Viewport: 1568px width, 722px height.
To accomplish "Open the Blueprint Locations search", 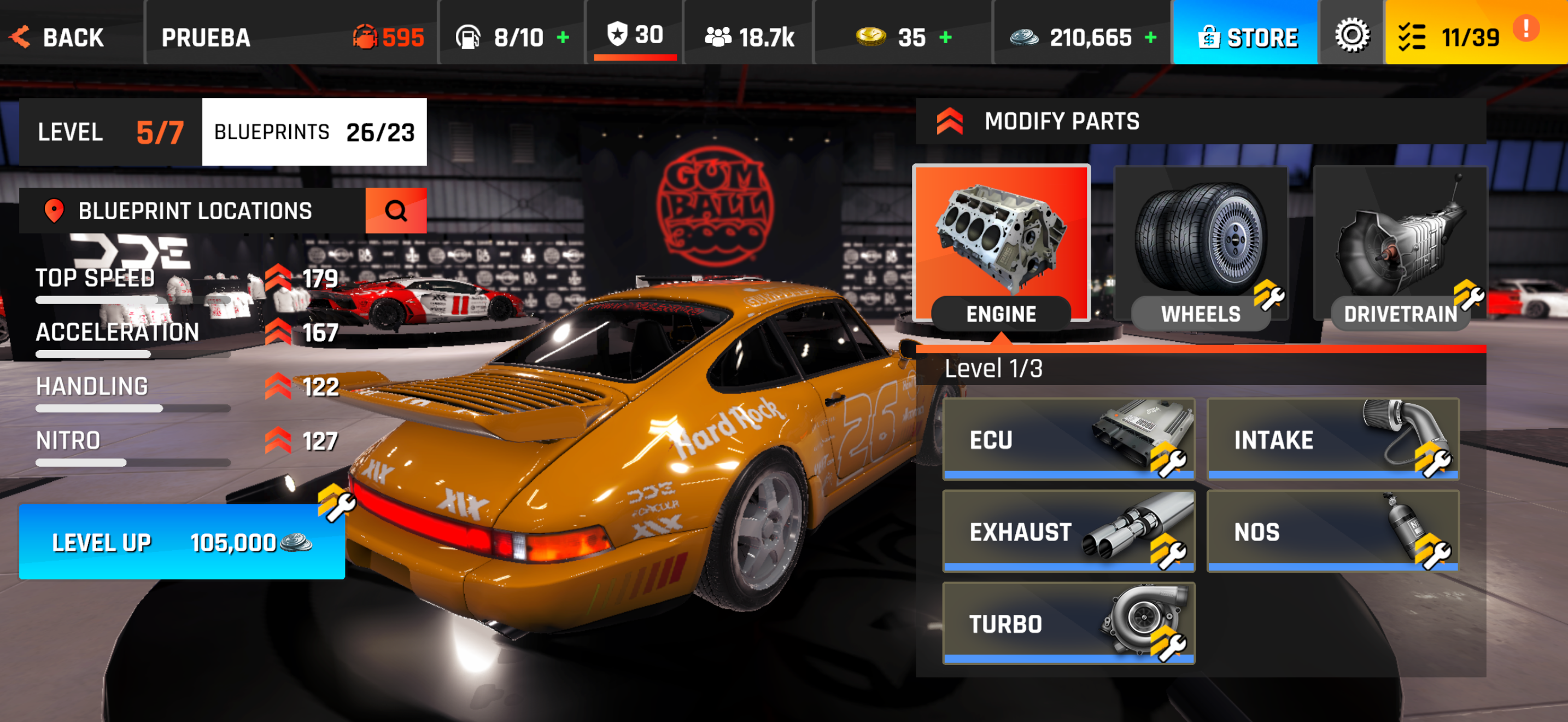I will [x=396, y=210].
